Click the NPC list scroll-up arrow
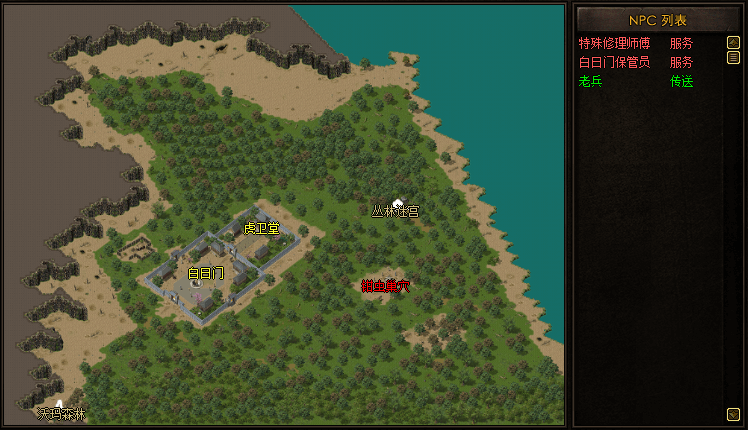Viewport: 748px width, 430px height. coord(732,44)
